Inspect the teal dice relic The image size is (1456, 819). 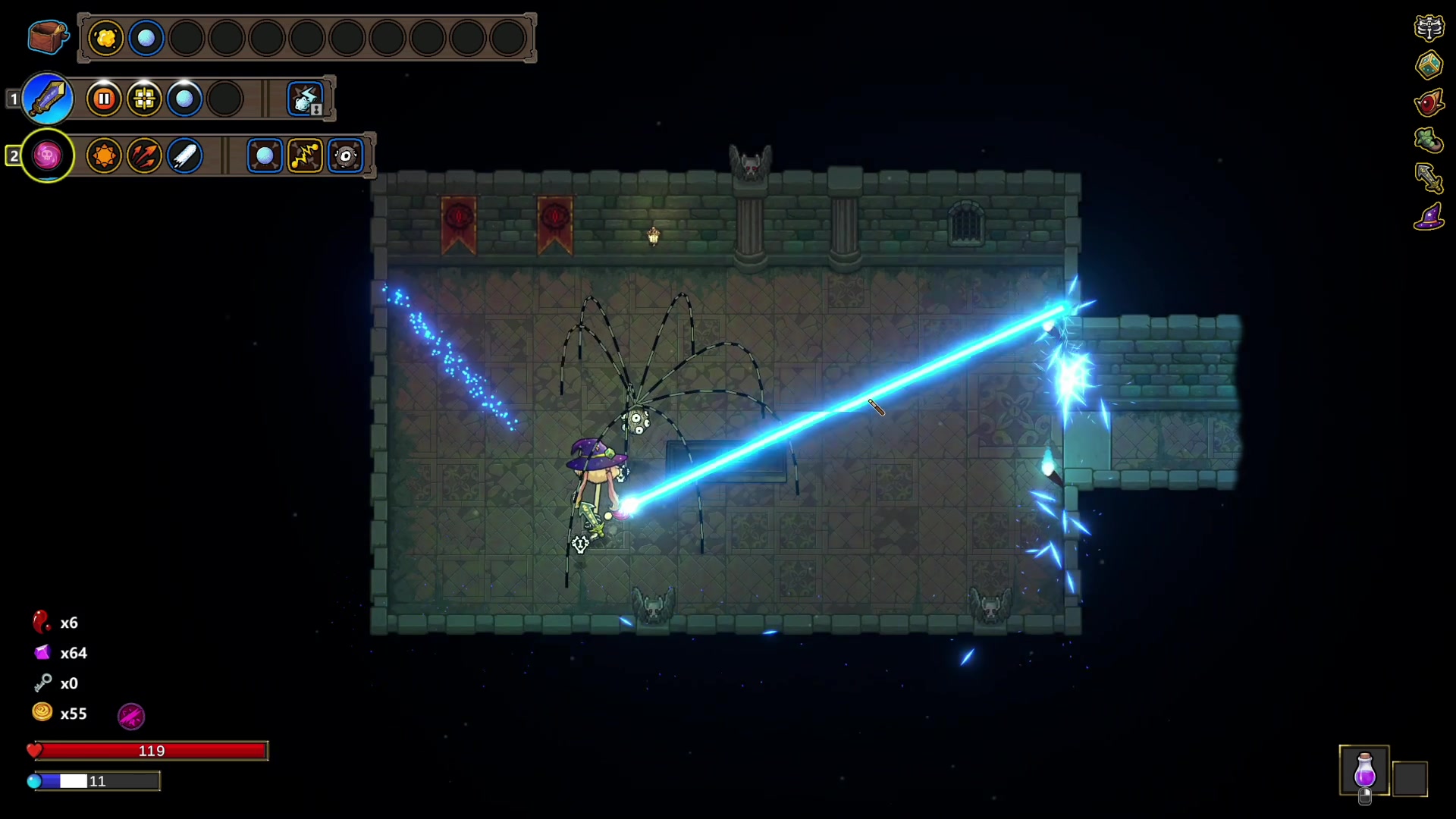pyautogui.click(x=1429, y=65)
